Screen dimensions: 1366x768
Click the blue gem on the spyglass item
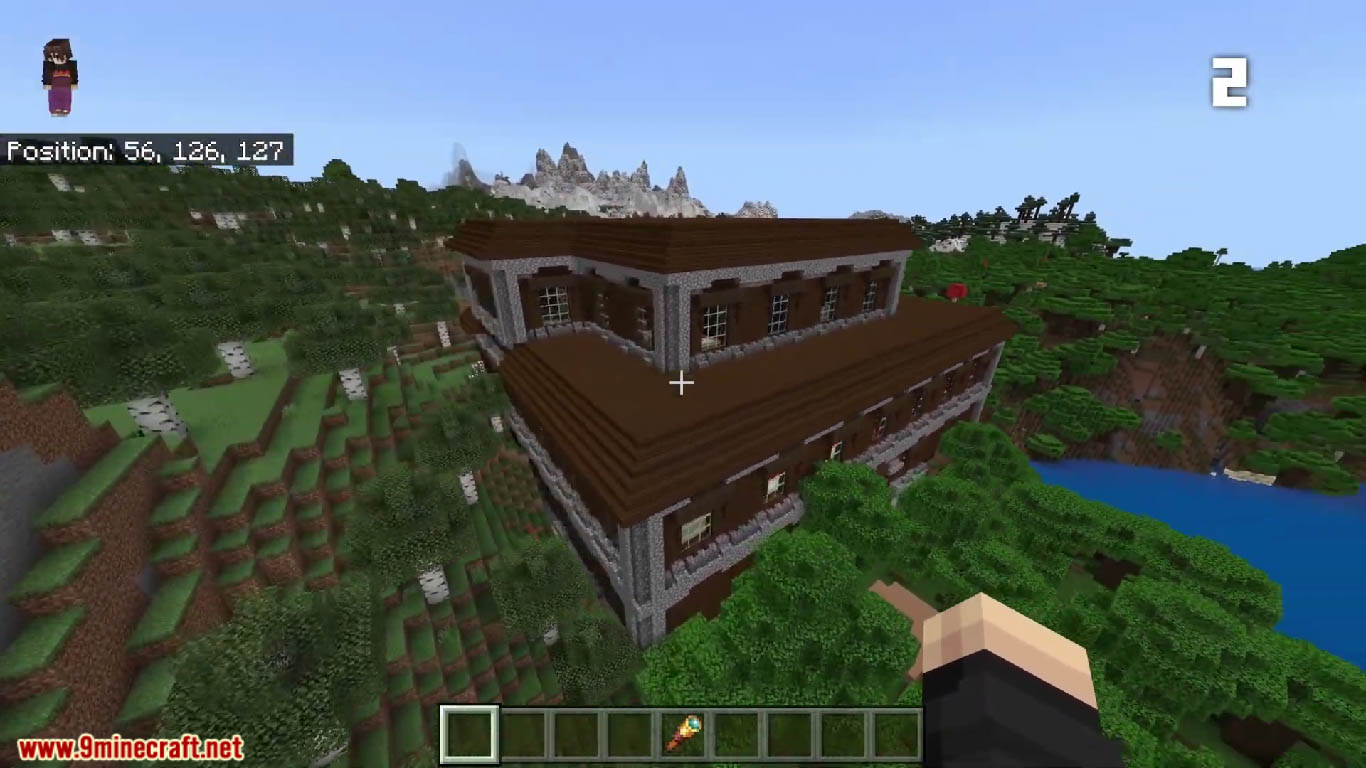click(694, 722)
